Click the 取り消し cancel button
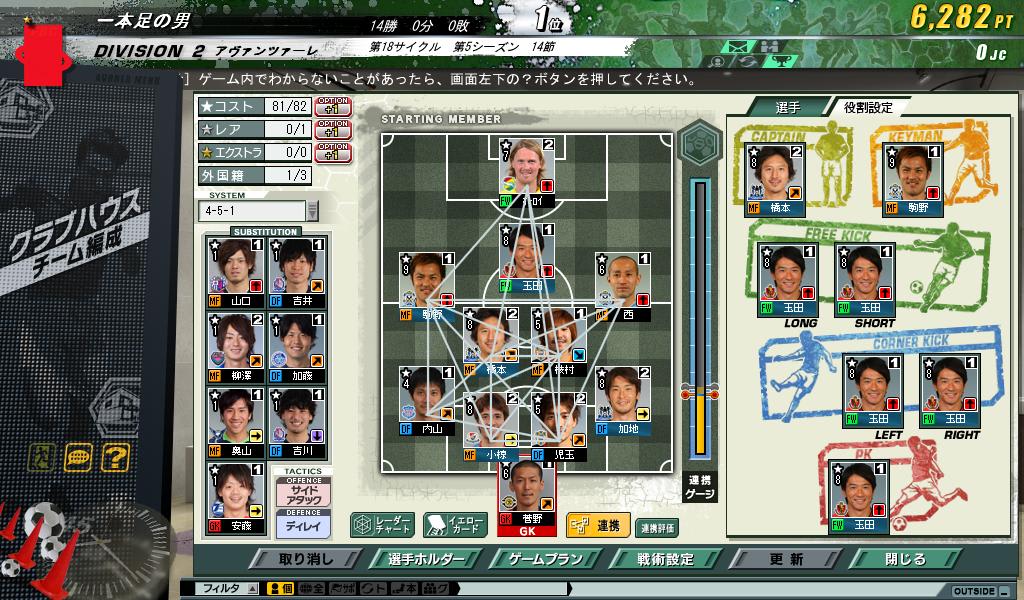The height and width of the screenshot is (600, 1024). pos(306,559)
